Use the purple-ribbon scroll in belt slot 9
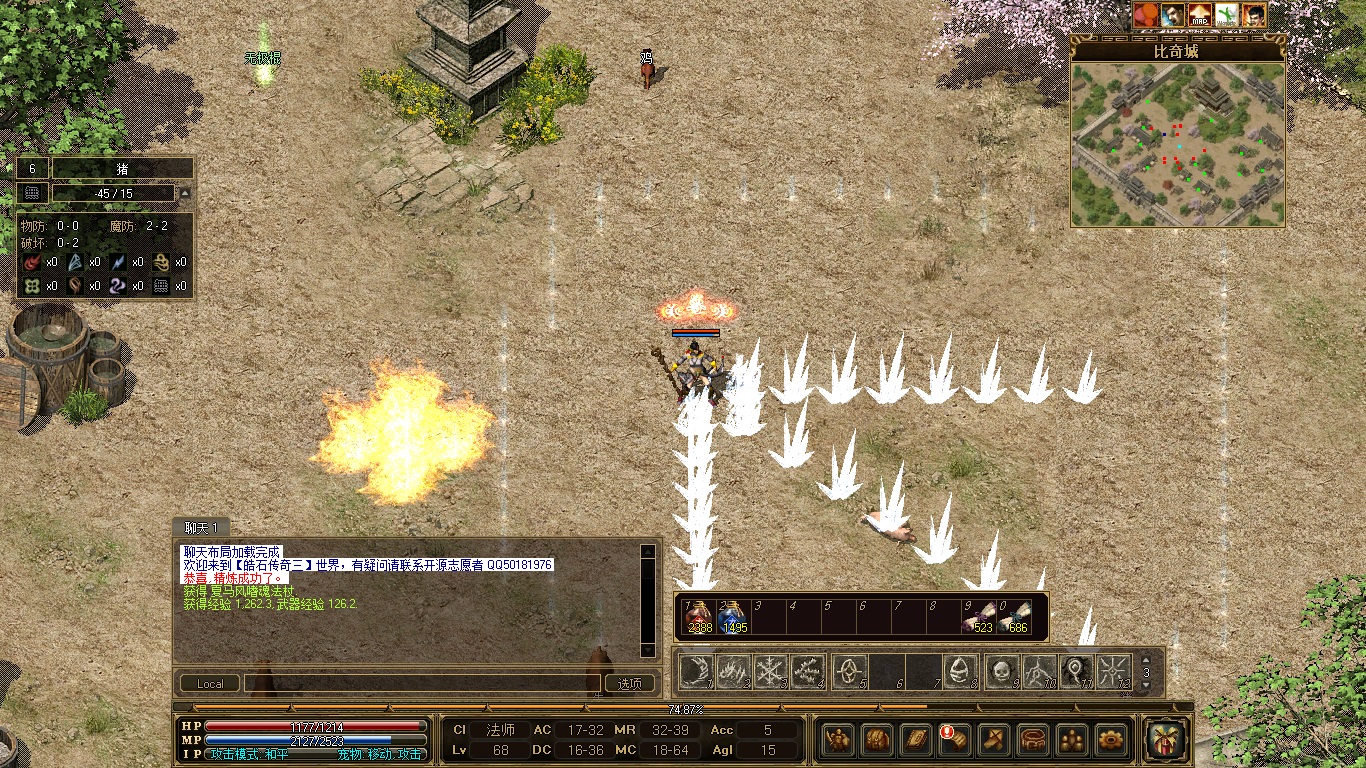Screen dimensions: 1366x768 pos(979,617)
